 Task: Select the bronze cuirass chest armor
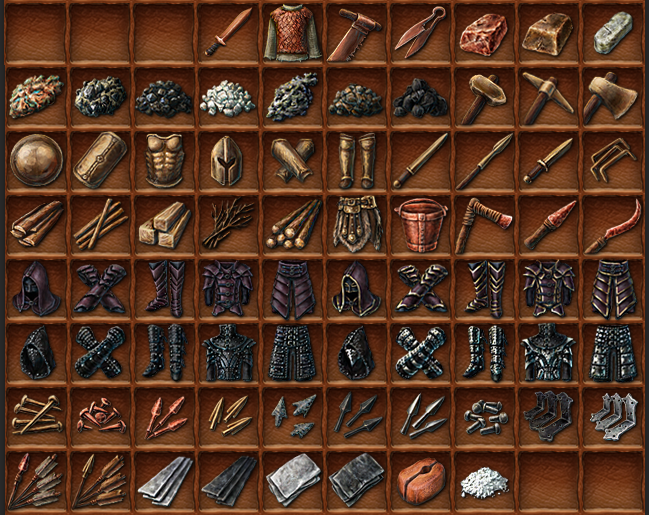(164, 160)
